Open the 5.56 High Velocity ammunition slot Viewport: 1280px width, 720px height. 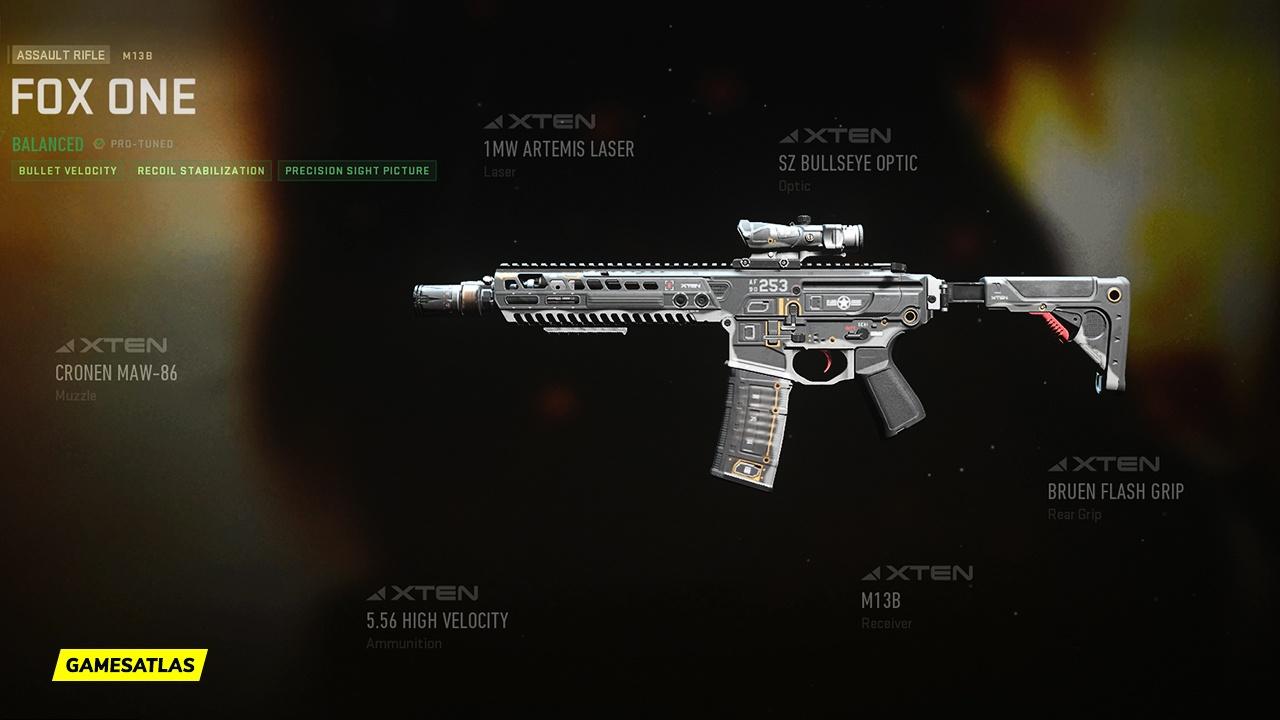437,620
